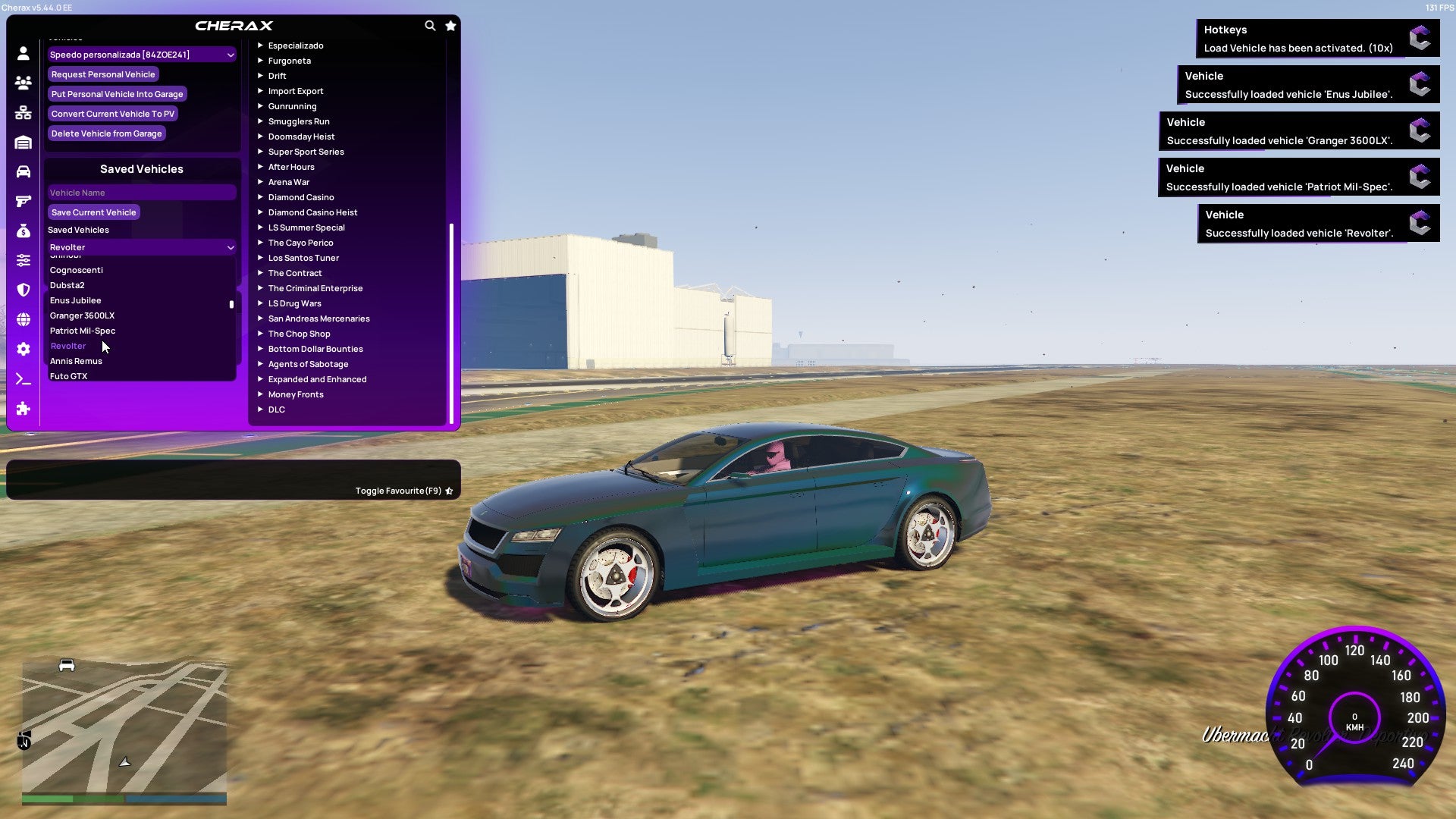Open the Settings gear in the sidebar

point(23,350)
